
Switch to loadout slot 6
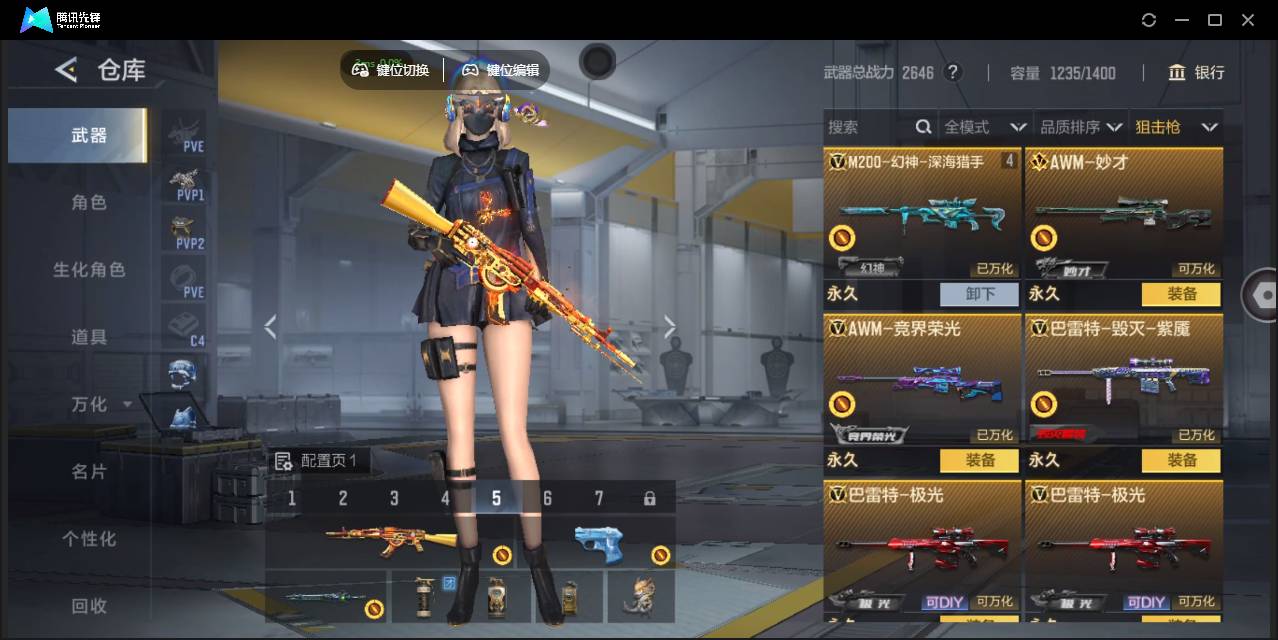coord(547,498)
